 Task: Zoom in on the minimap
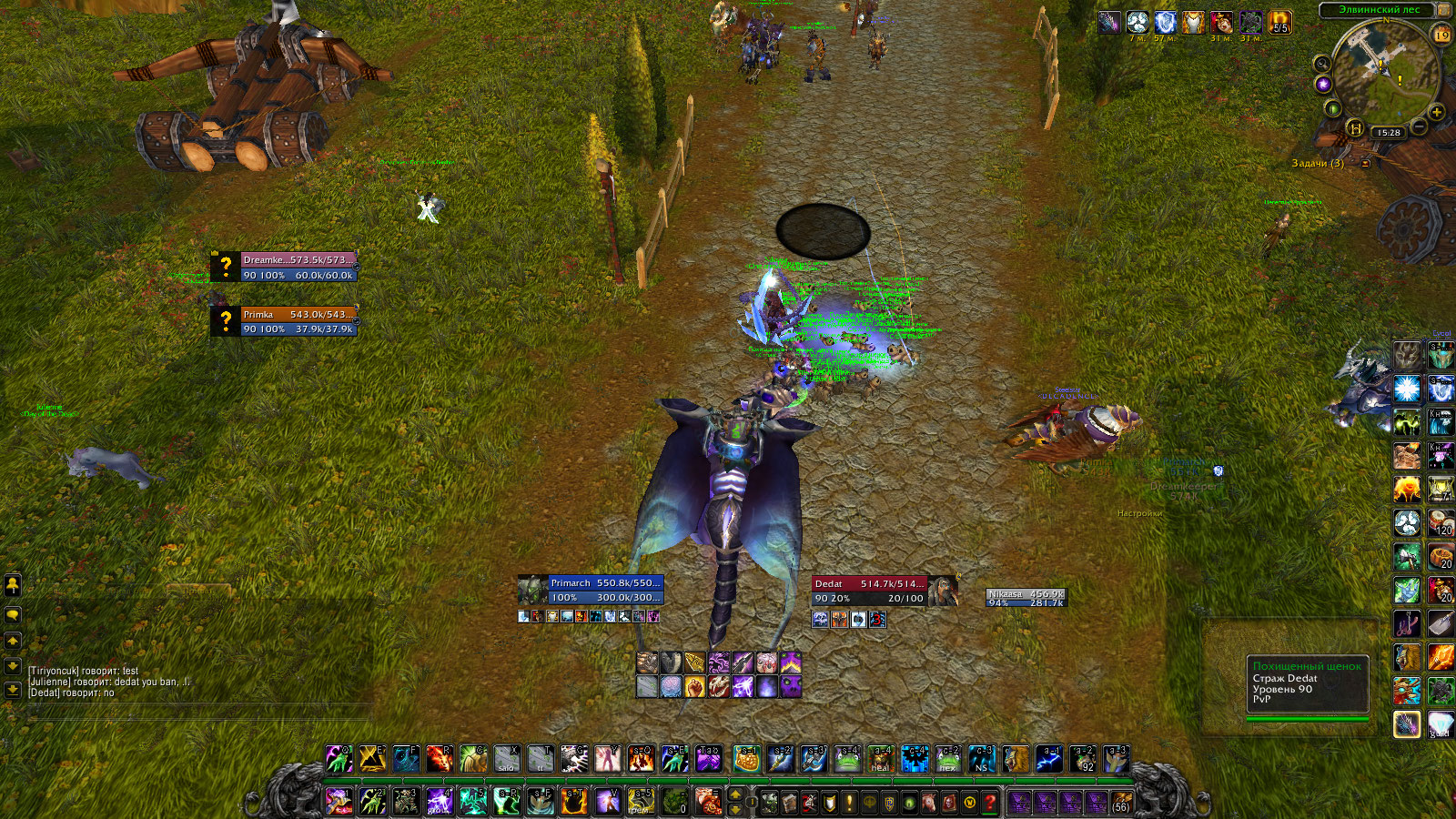tap(1437, 112)
